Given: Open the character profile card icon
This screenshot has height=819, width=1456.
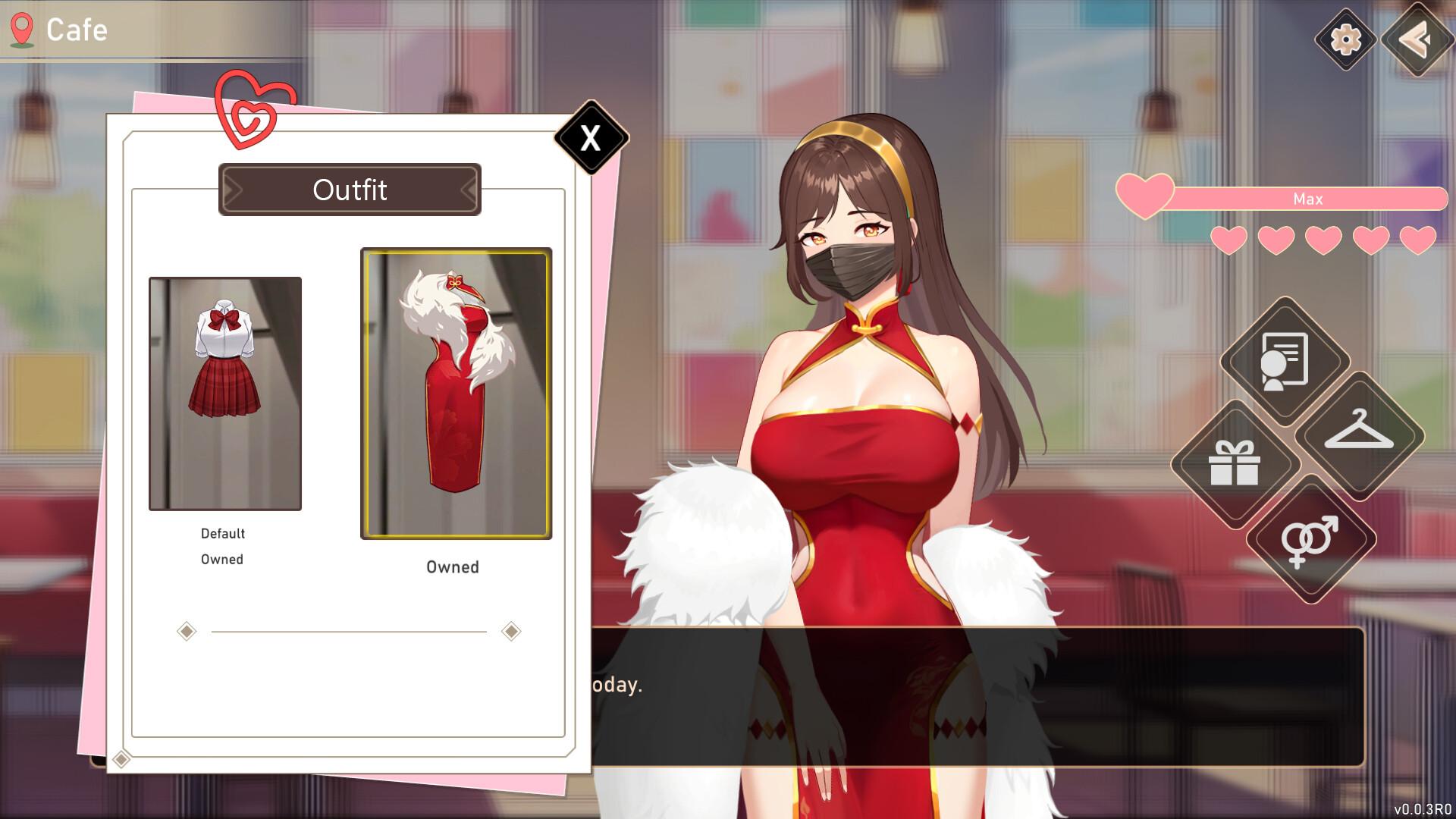Looking at the screenshot, I should click(1285, 362).
